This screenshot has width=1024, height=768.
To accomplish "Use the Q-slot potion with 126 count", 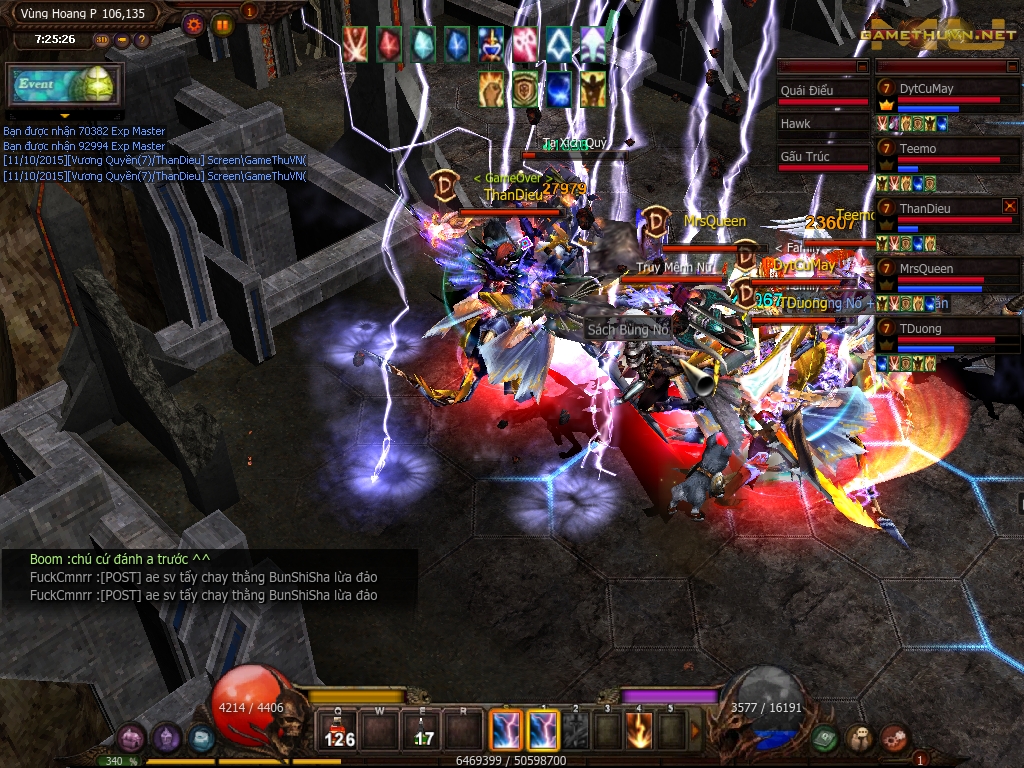I will tap(340, 731).
